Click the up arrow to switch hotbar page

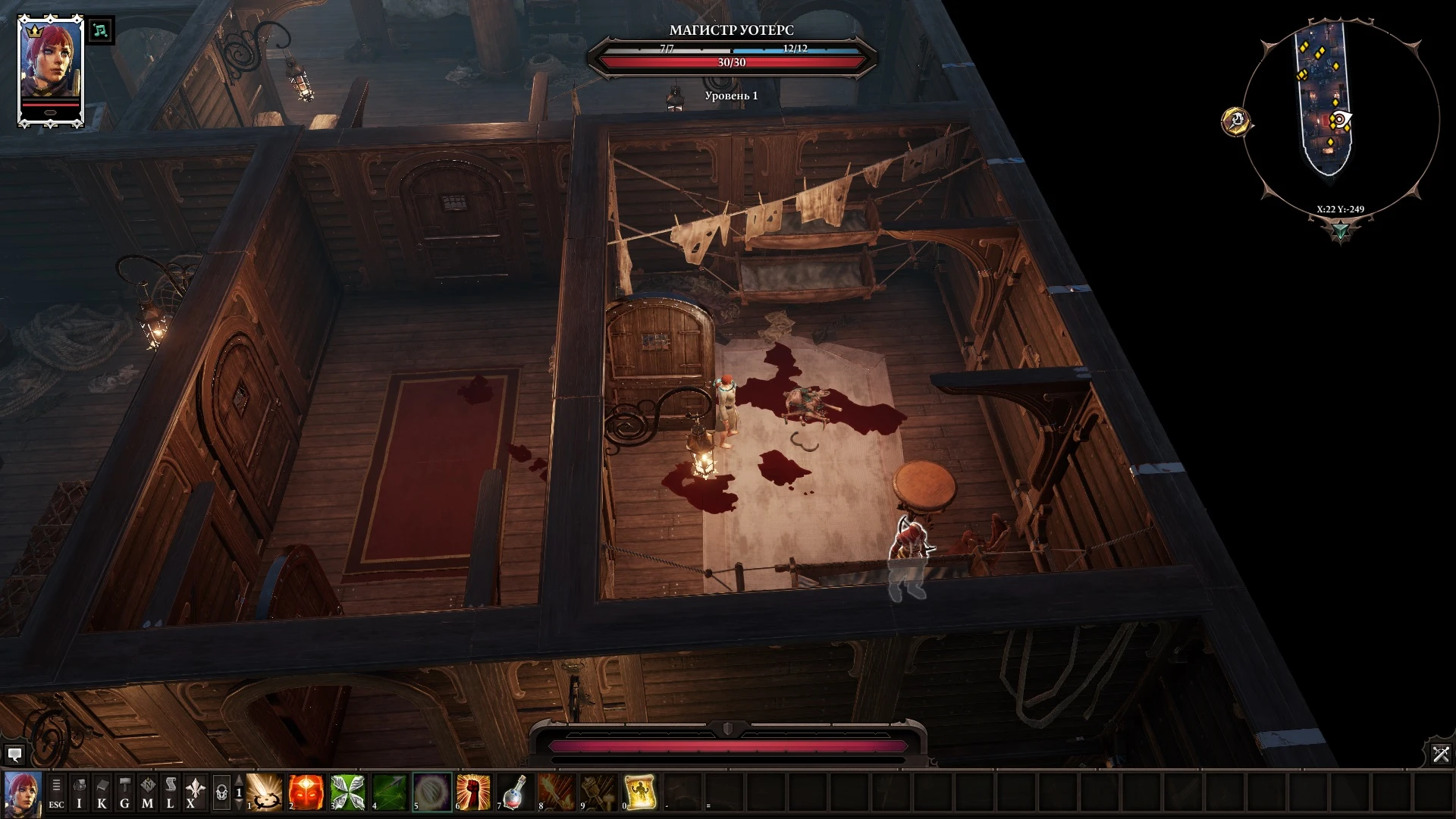[x=238, y=780]
